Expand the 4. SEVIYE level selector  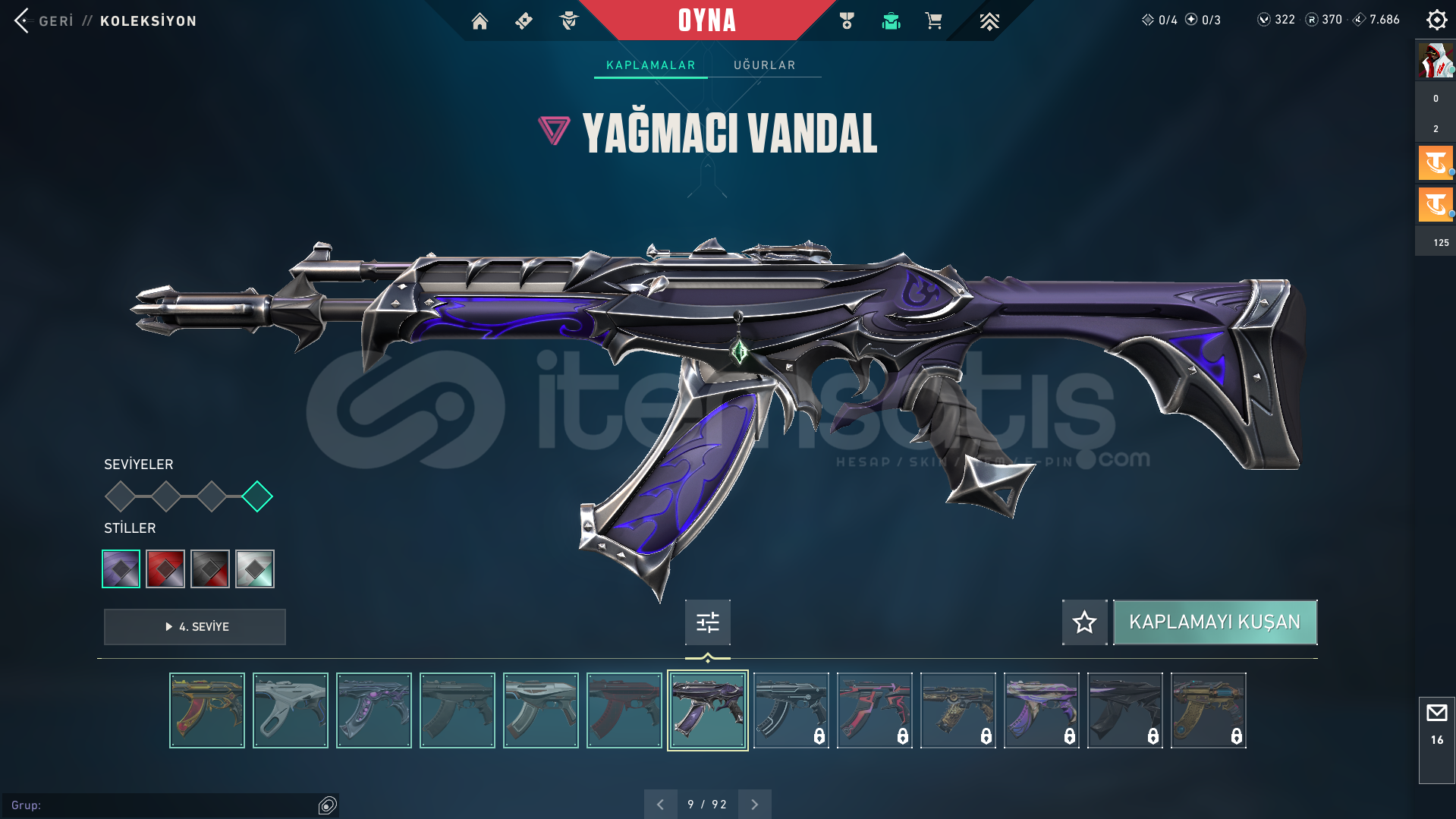[x=194, y=627]
